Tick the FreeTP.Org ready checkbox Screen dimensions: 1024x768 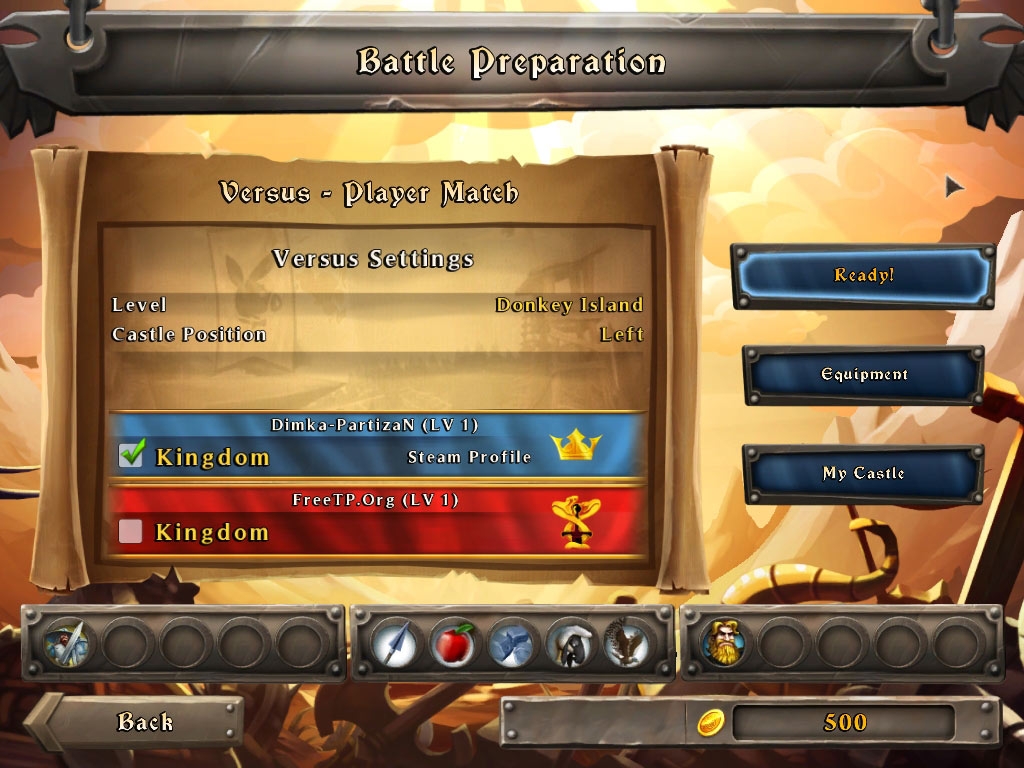(x=131, y=531)
